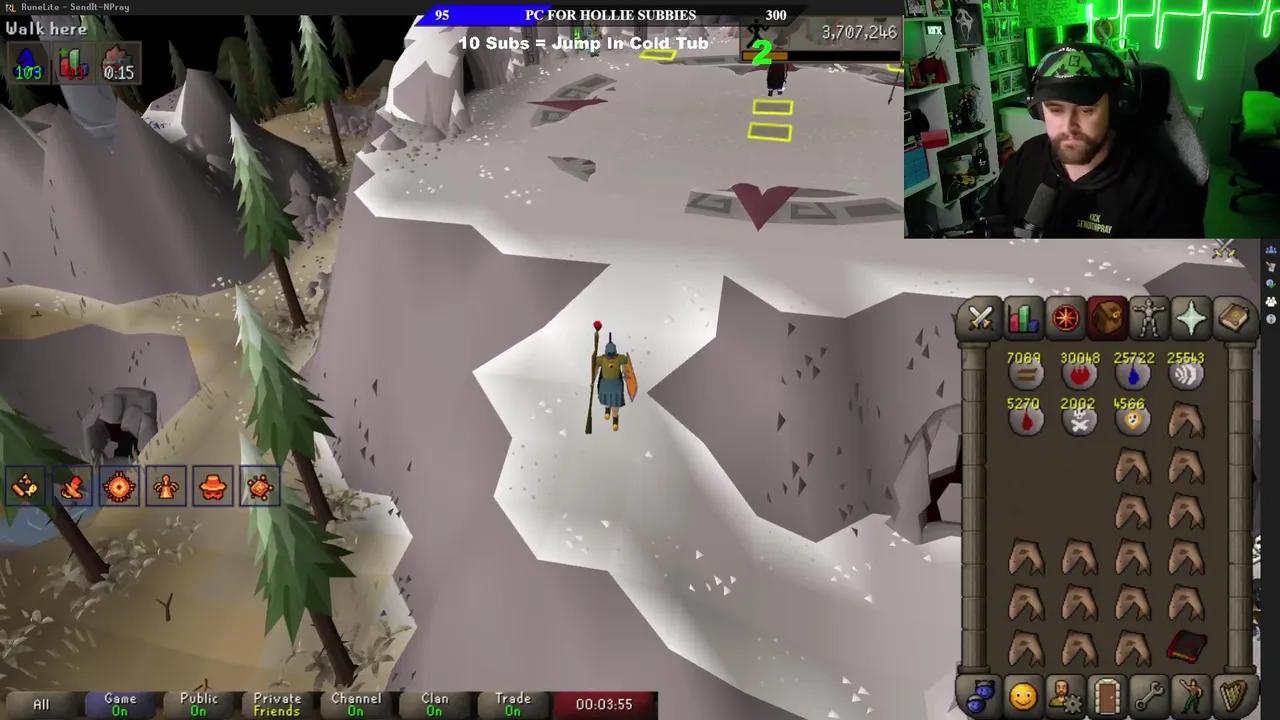The image size is (1280, 720).
Task: Open the Inventory tab
Action: pos(1107,318)
